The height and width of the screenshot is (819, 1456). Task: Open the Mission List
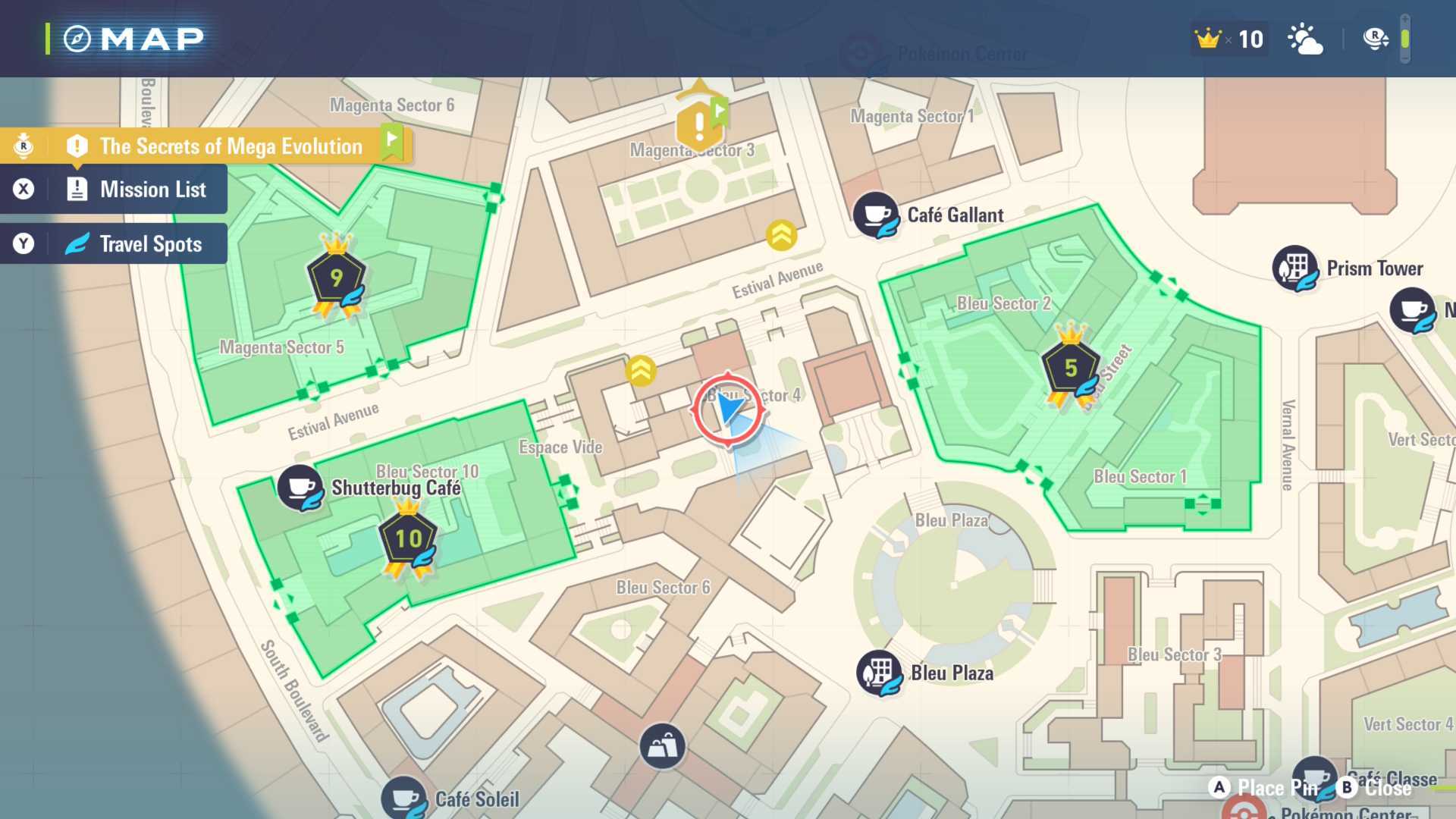[x=152, y=190]
